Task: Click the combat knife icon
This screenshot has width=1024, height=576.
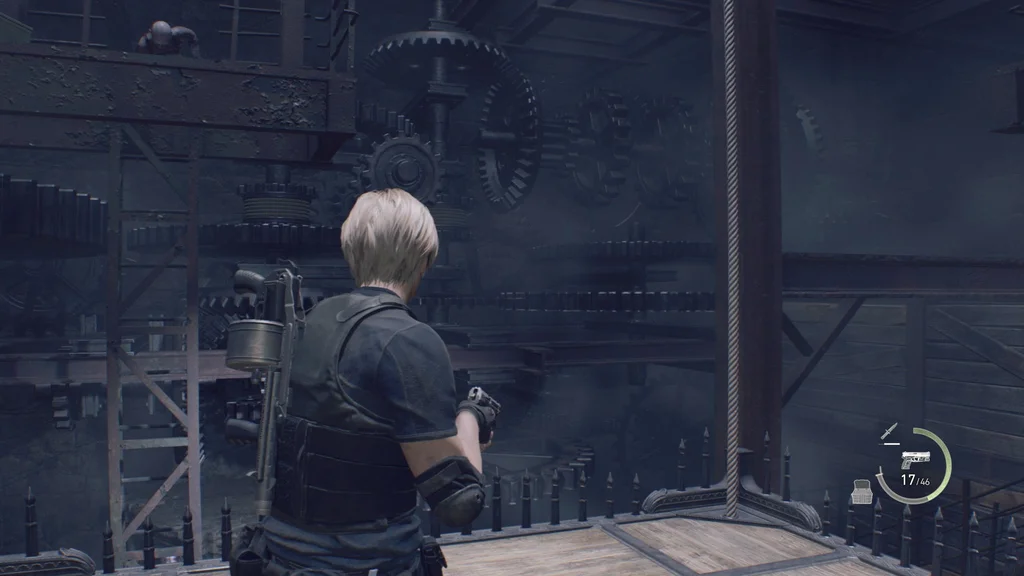Action: point(887,432)
